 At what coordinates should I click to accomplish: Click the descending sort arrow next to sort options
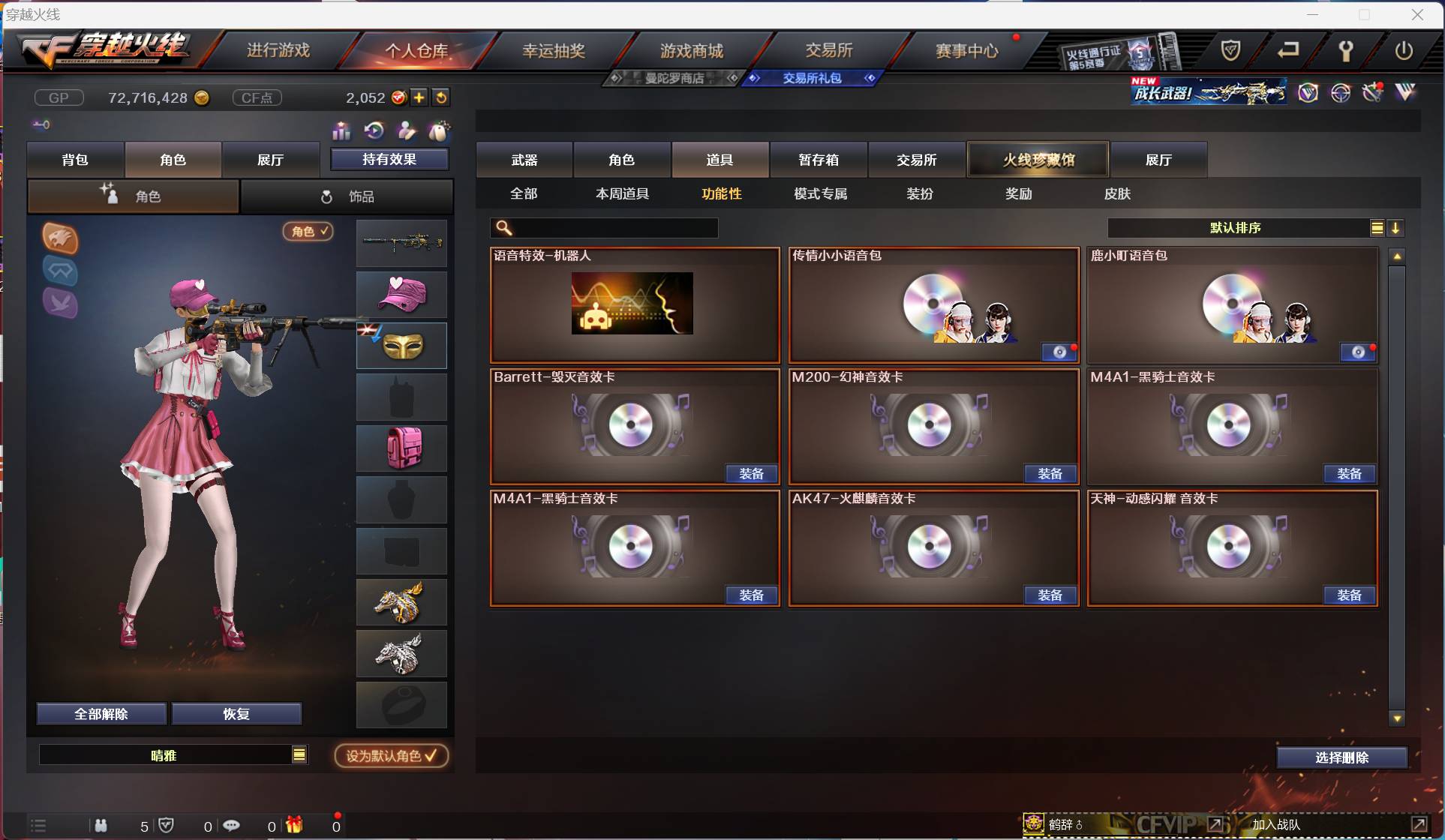[x=1397, y=228]
